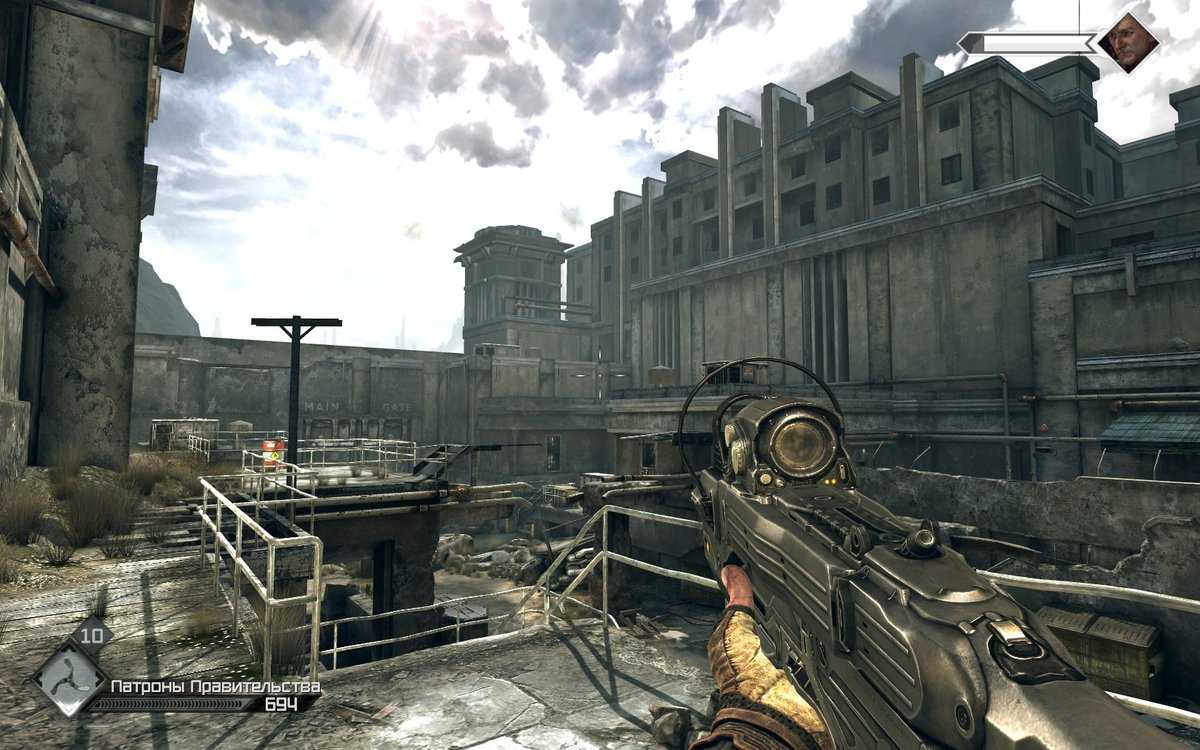The width and height of the screenshot is (1200, 750).
Task: Click the character portrait diamond icon
Action: tap(1128, 43)
